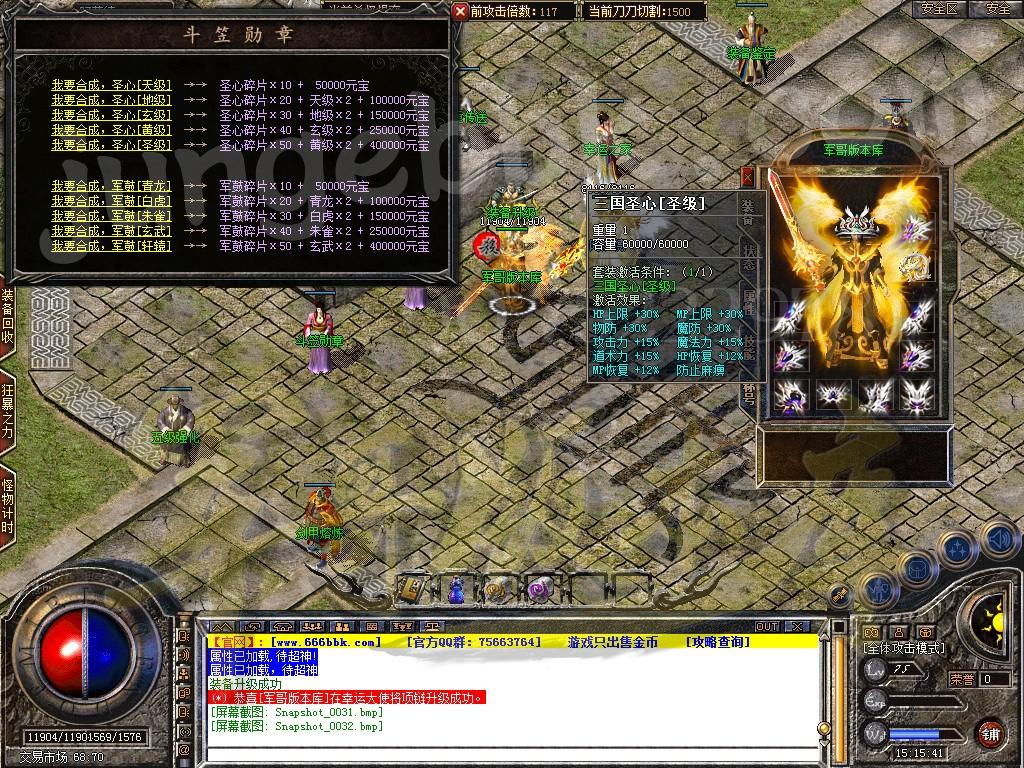Choose to synthesize 军鼓[轩辕]

click(112, 246)
